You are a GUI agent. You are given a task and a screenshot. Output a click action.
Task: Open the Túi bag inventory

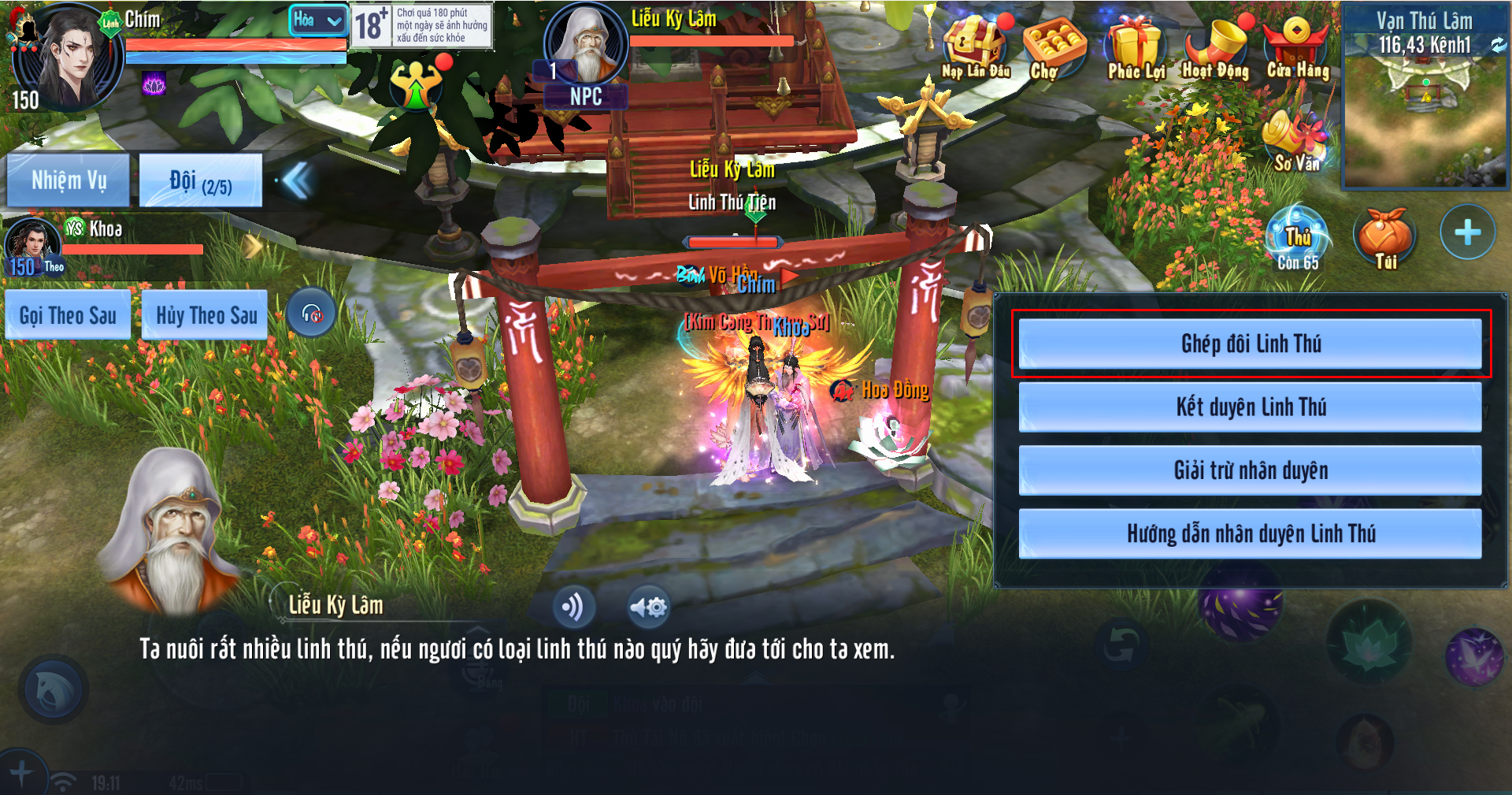1384,236
